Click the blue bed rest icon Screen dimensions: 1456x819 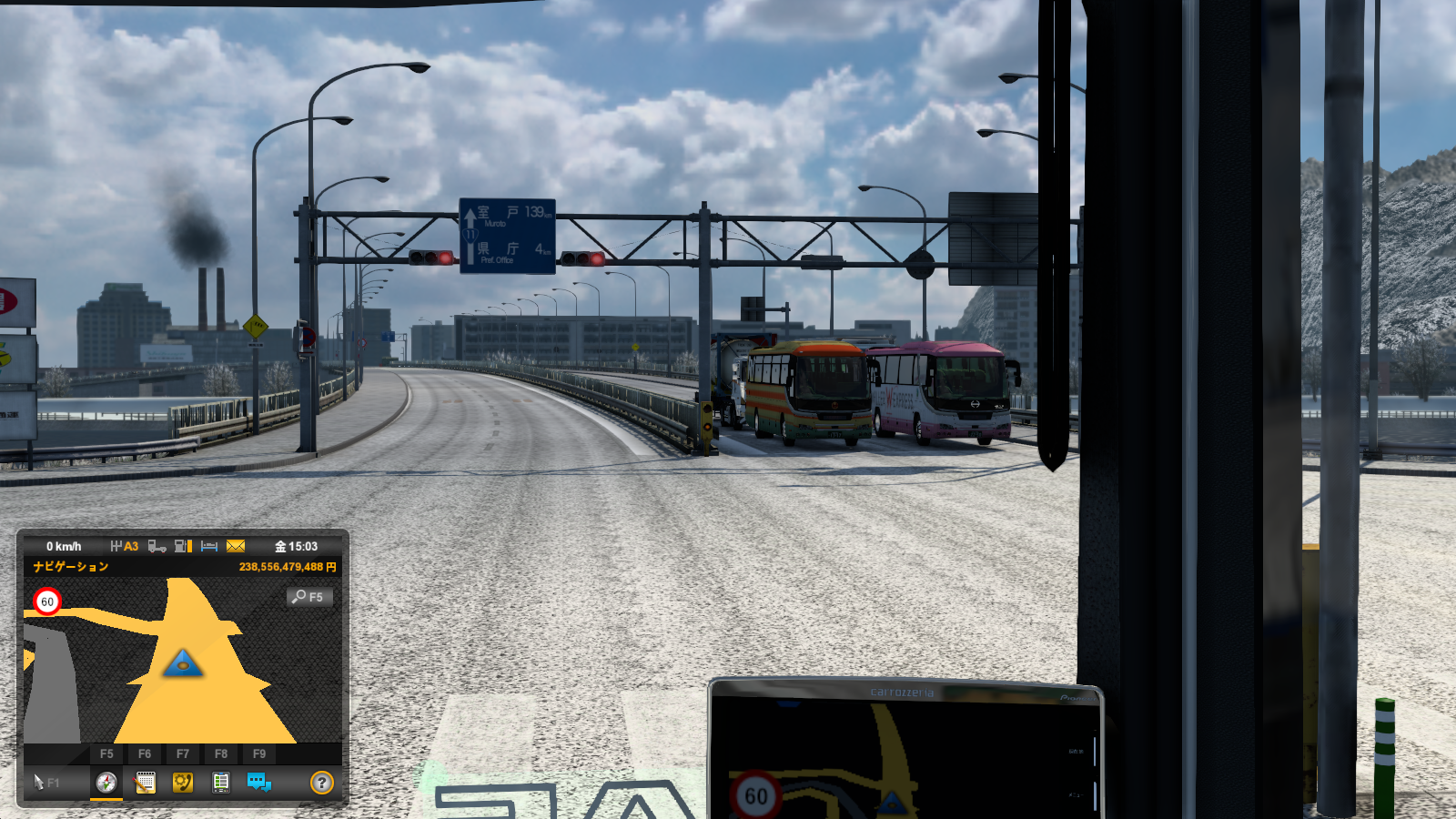(x=209, y=546)
